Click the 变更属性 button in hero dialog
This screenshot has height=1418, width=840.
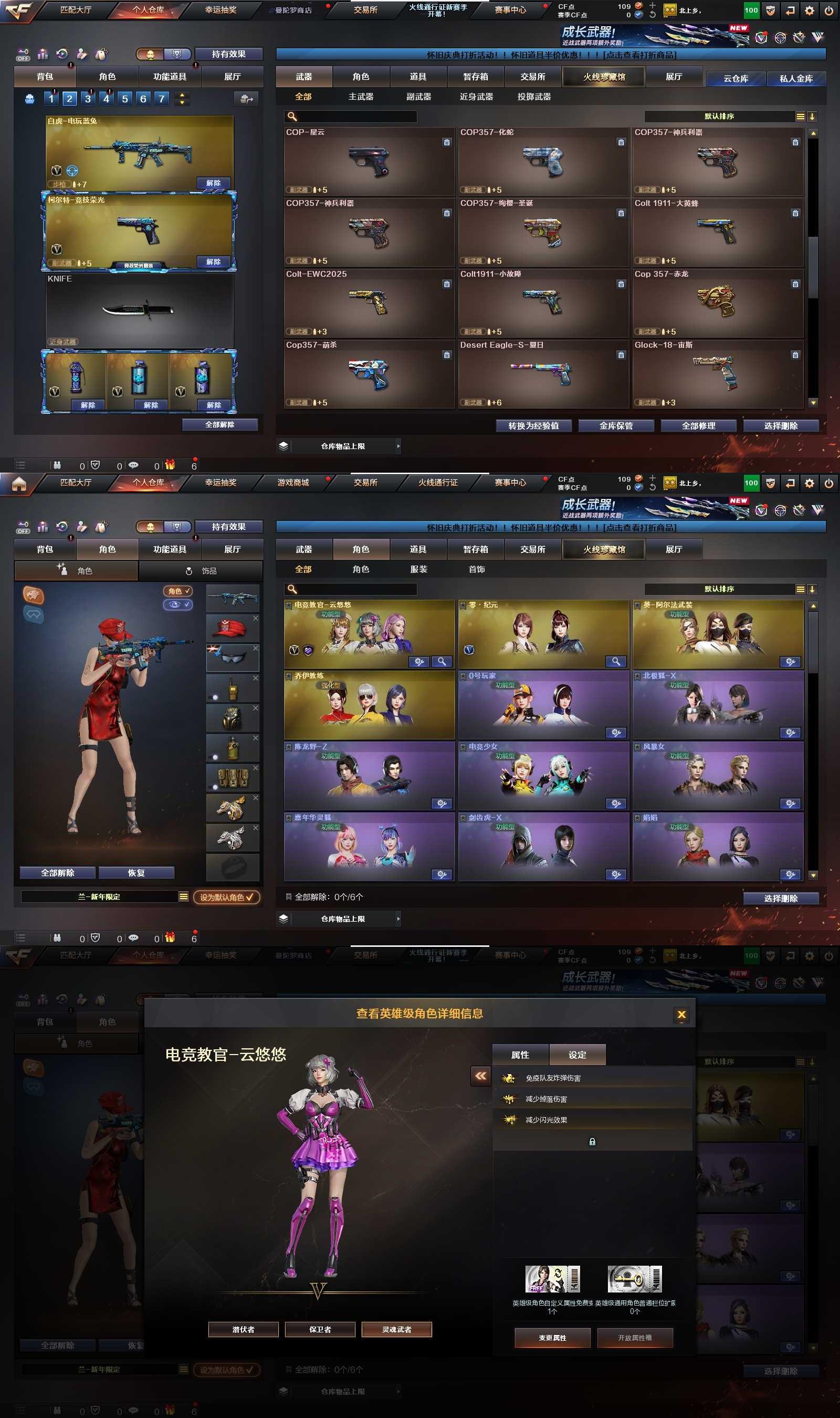pyautogui.click(x=552, y=1338)
